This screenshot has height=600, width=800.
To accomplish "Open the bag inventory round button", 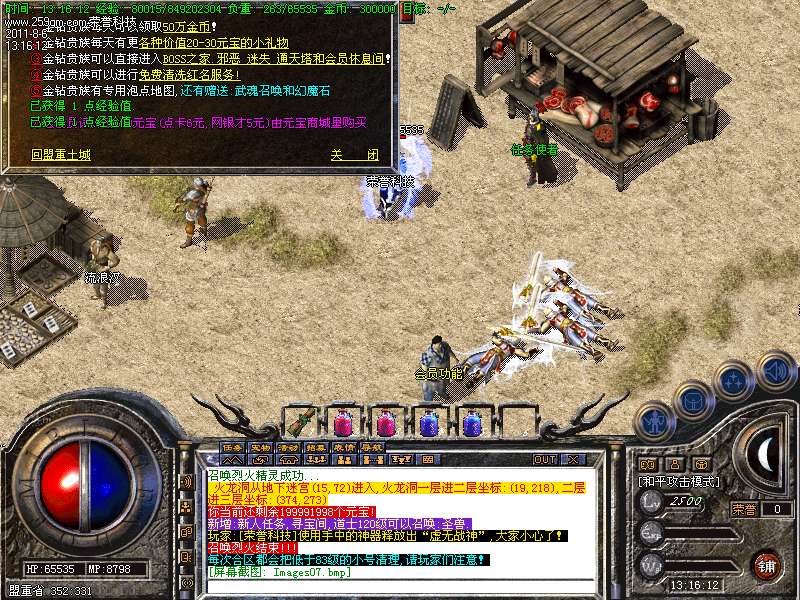I will pos(693,399).
